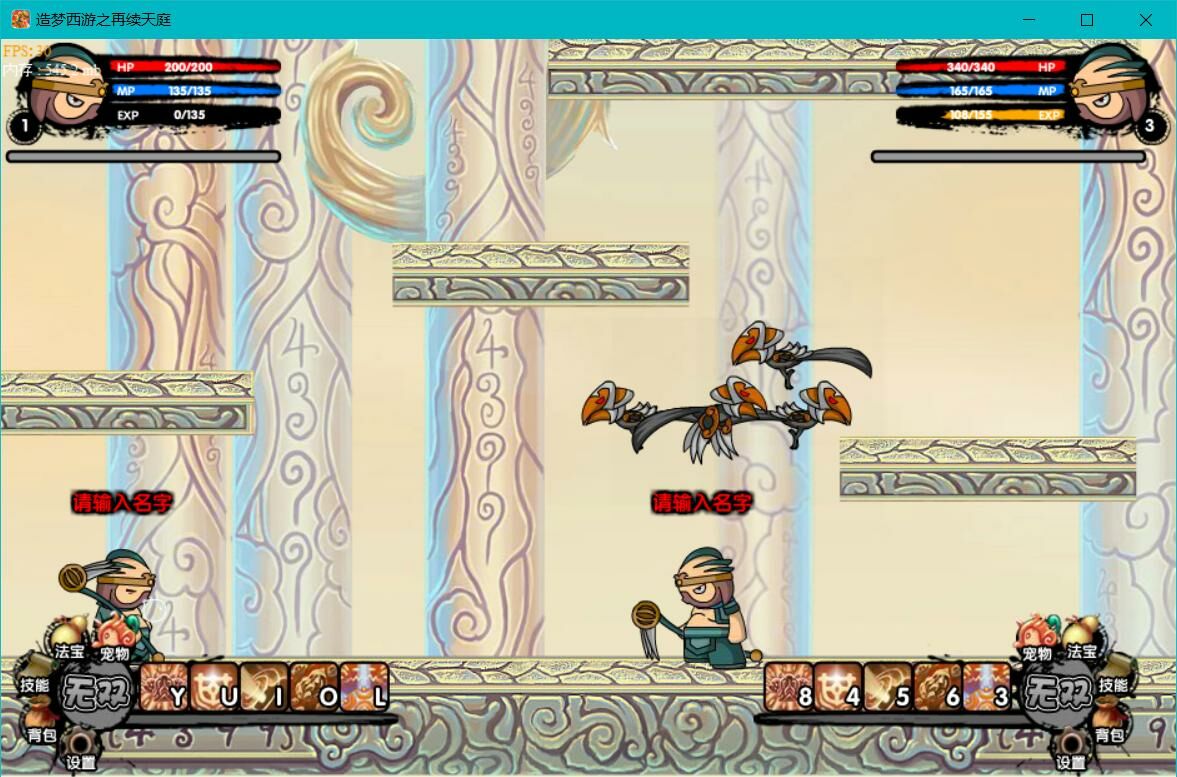The width and height of the screenshot is (1177, 777).
Task: Activate player one's 无双 button
Action: pyautogui.click(x=96, y=692)
